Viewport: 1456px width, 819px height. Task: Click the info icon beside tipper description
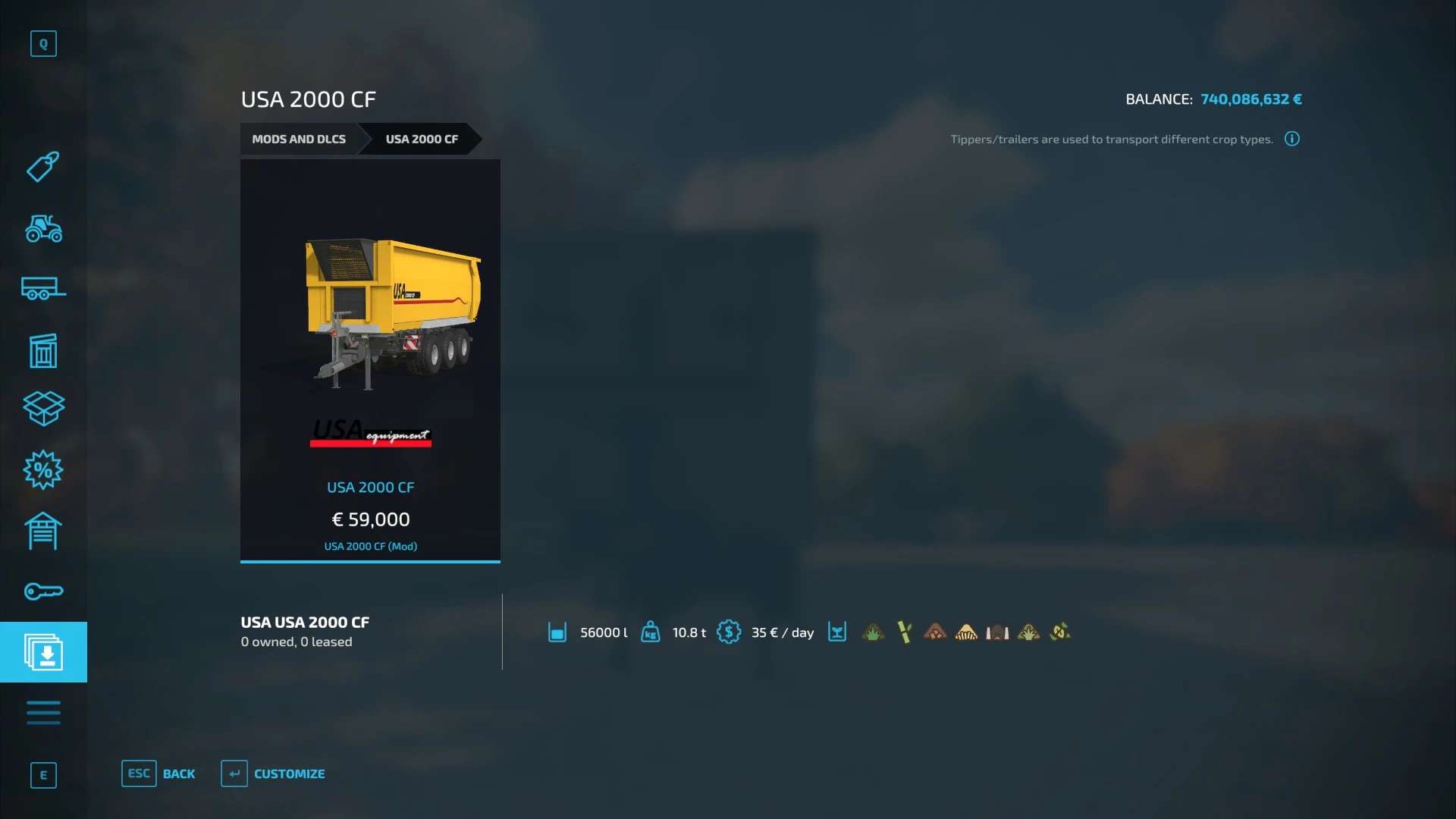click(x=1292, y=139)
